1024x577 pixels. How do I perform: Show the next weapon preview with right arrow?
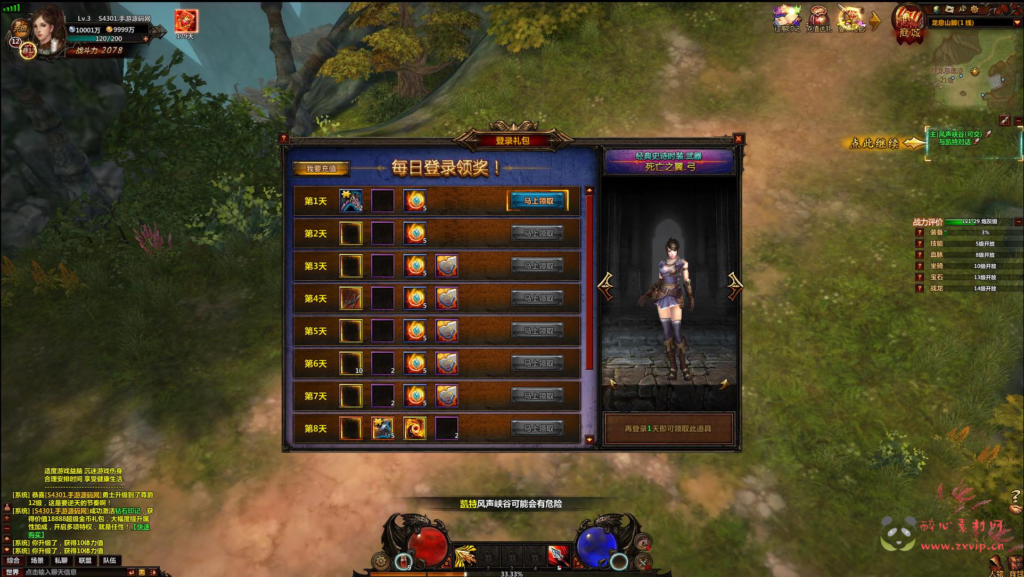tap(735, 284)
